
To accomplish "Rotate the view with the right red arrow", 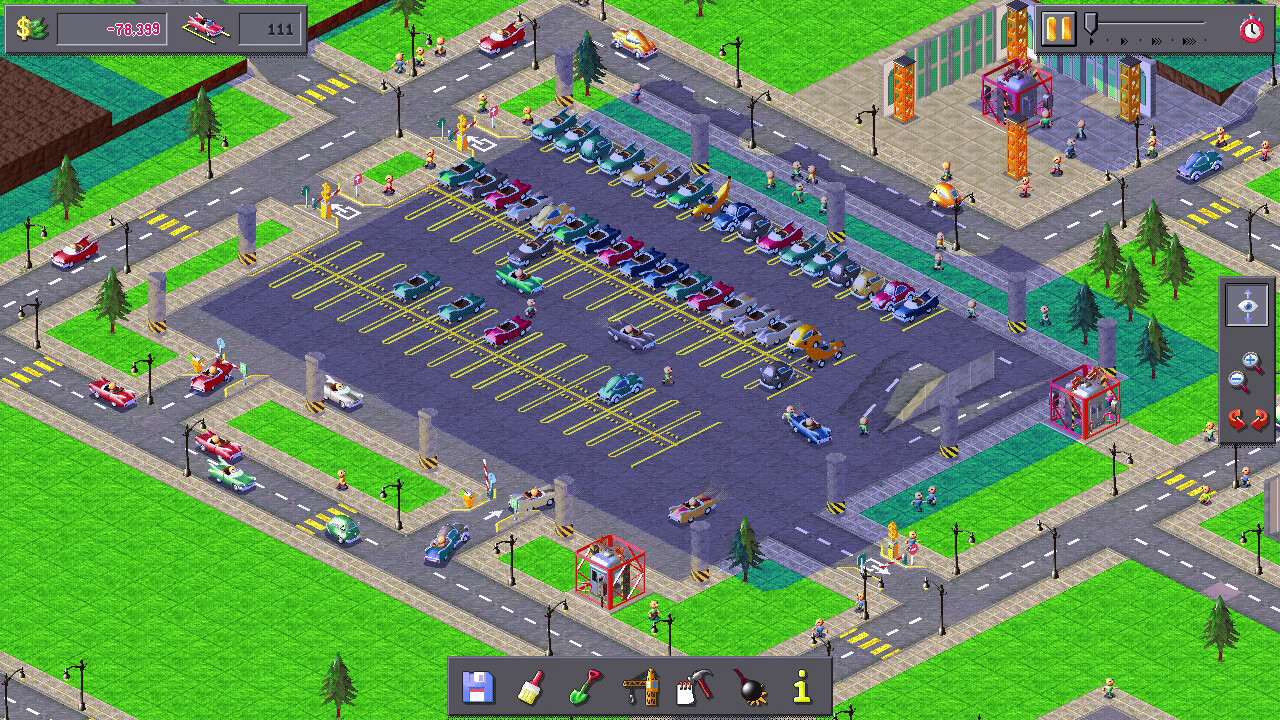I will tap(1259, 420).
